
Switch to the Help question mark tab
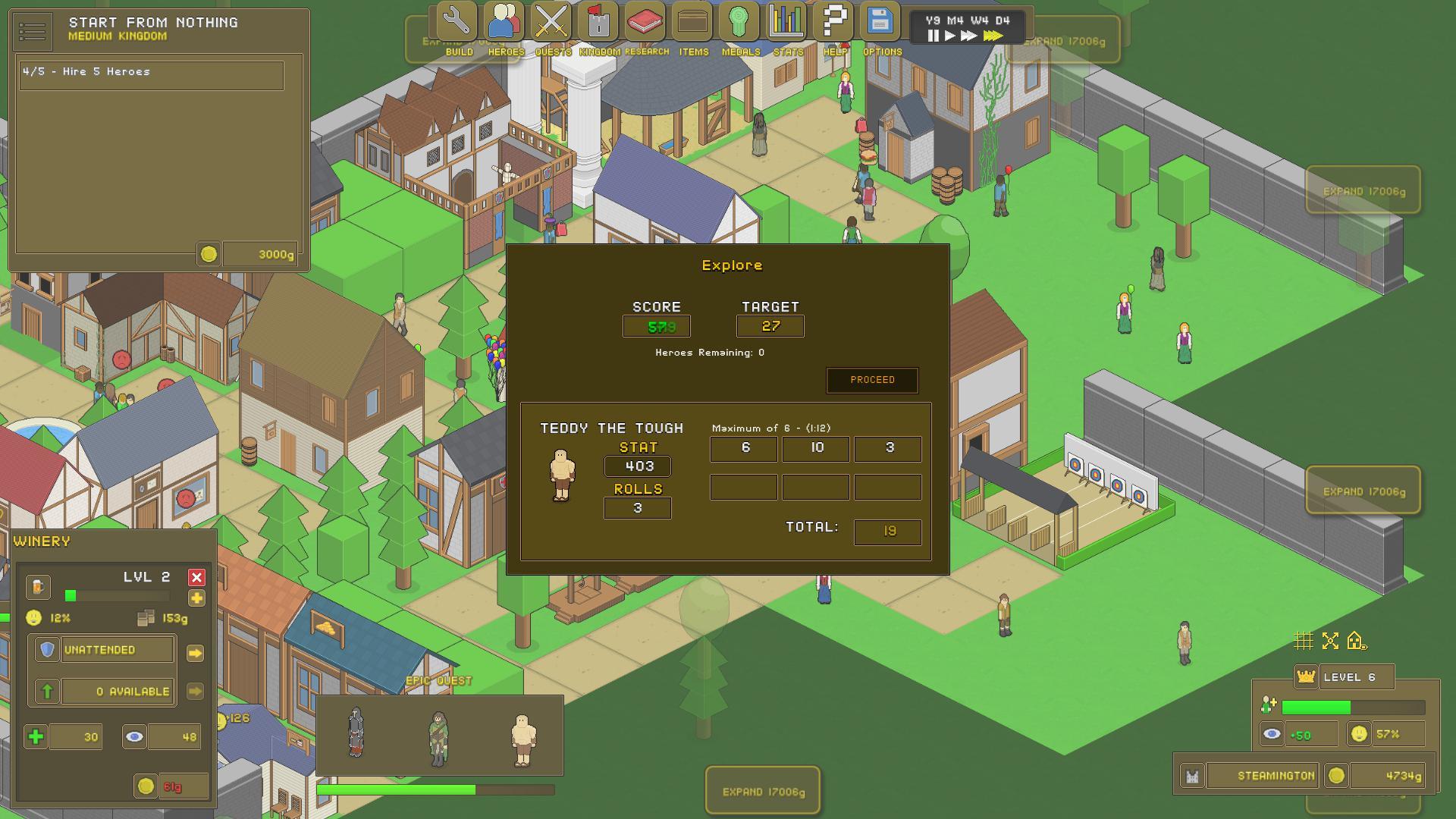point(832,23)
